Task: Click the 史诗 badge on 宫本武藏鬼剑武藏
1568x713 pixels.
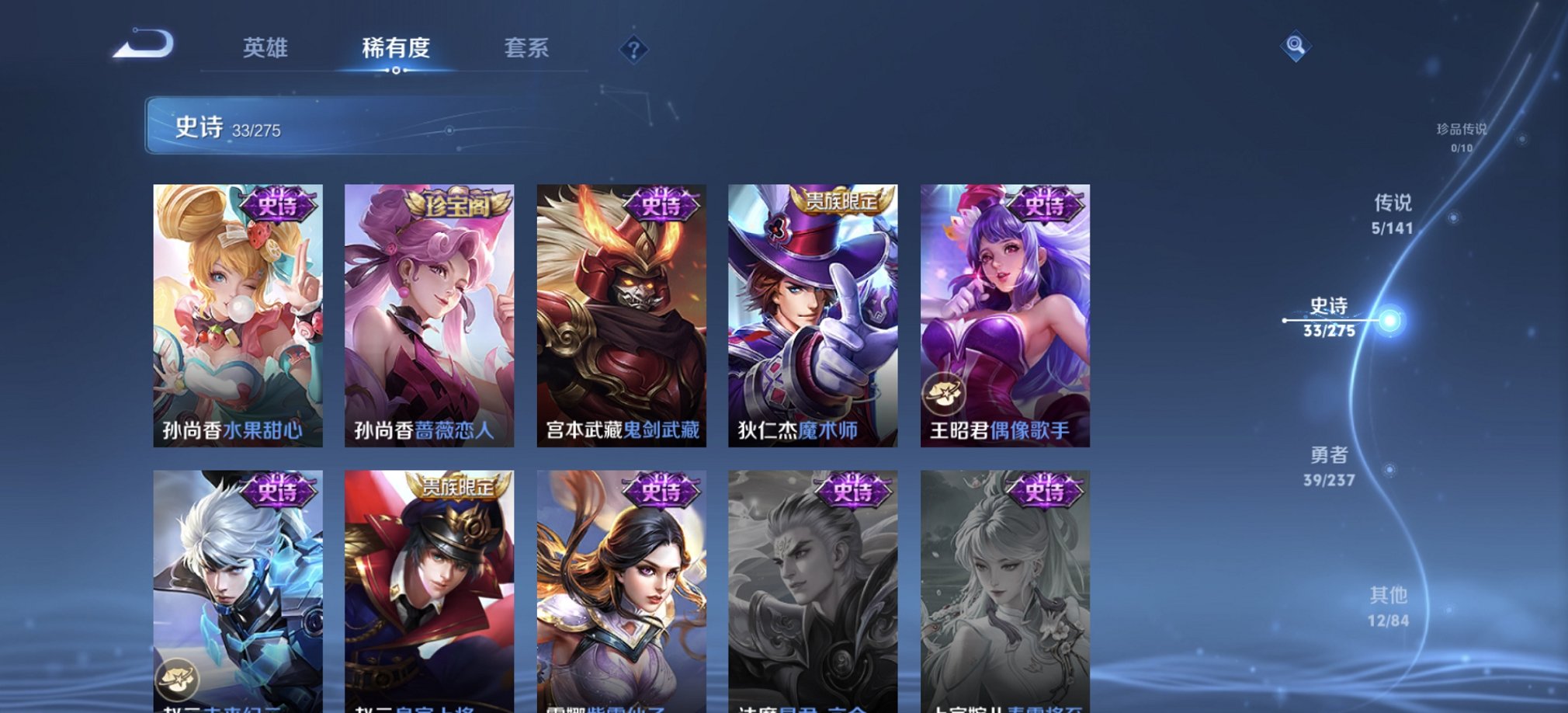Action: 661,205
